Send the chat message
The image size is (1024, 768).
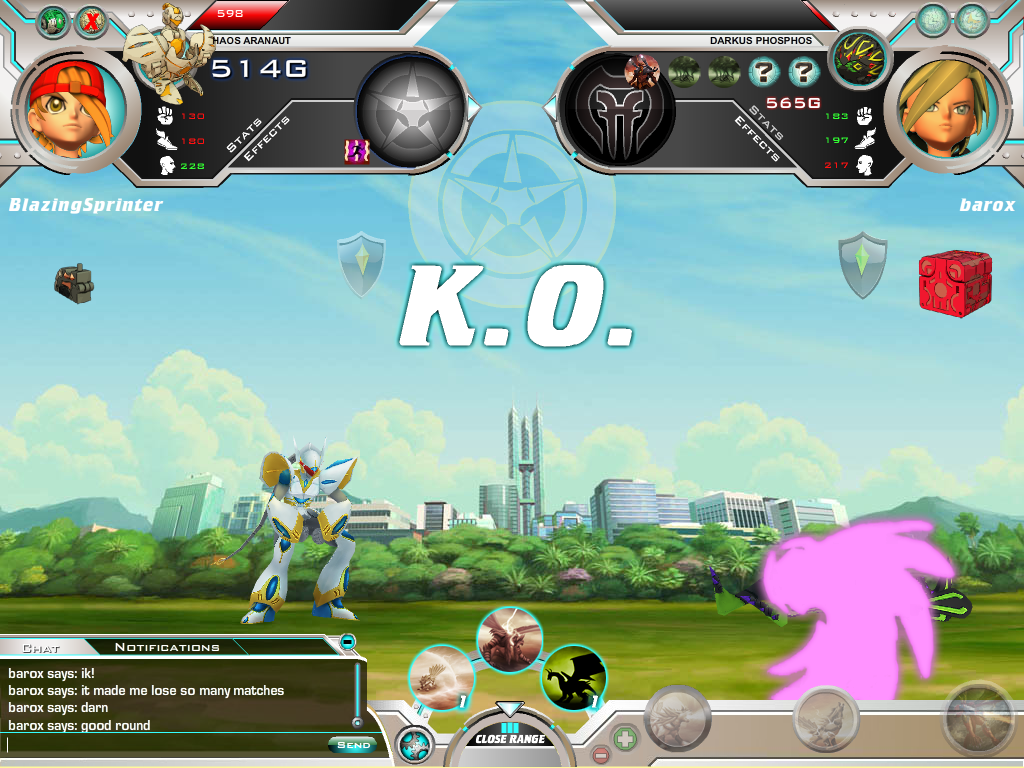[353, 745]
